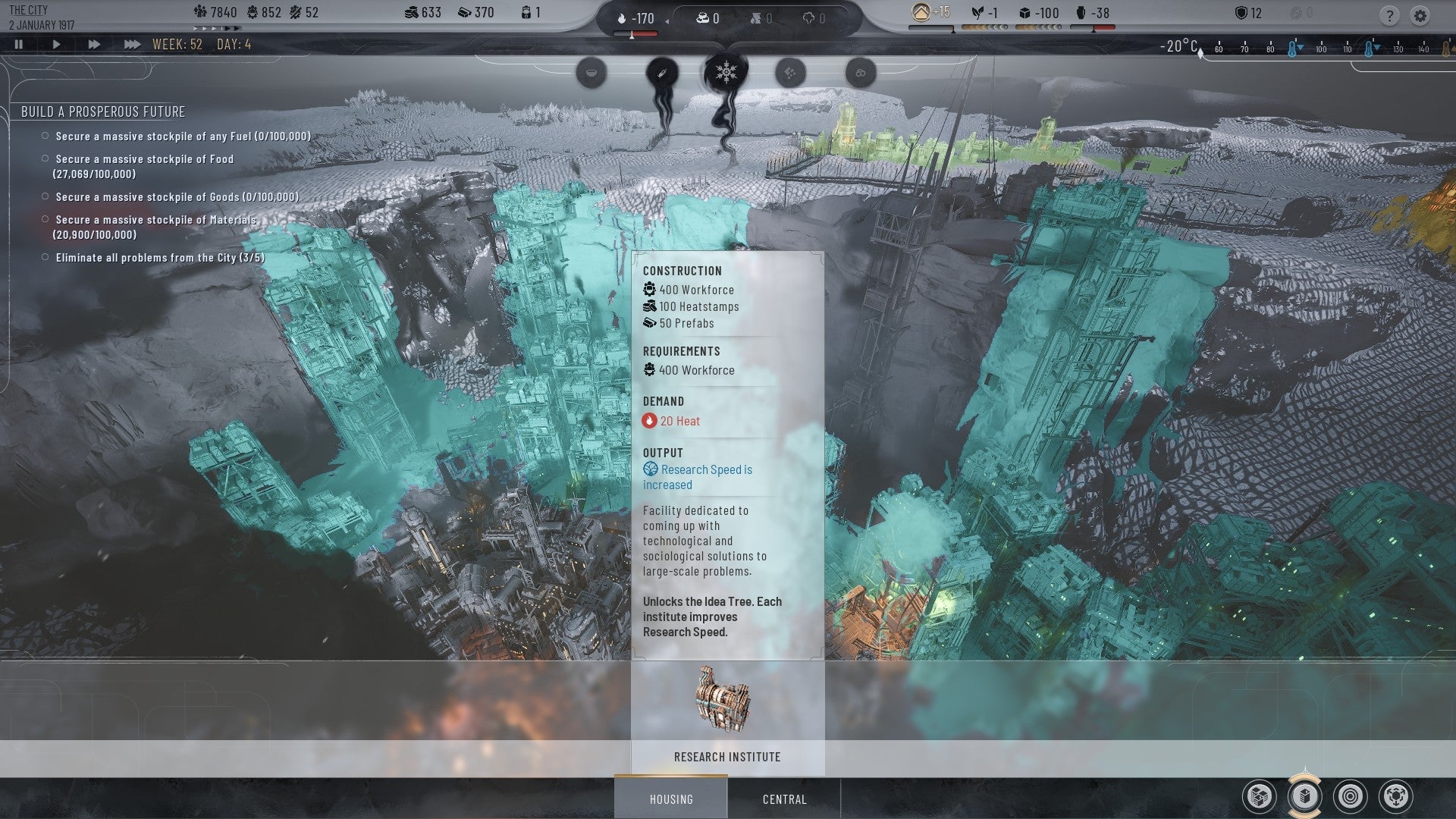1456x819 pixels.
Task: Click the food bowl event icon
Action: pyautogui.click(x=591, y=72)
